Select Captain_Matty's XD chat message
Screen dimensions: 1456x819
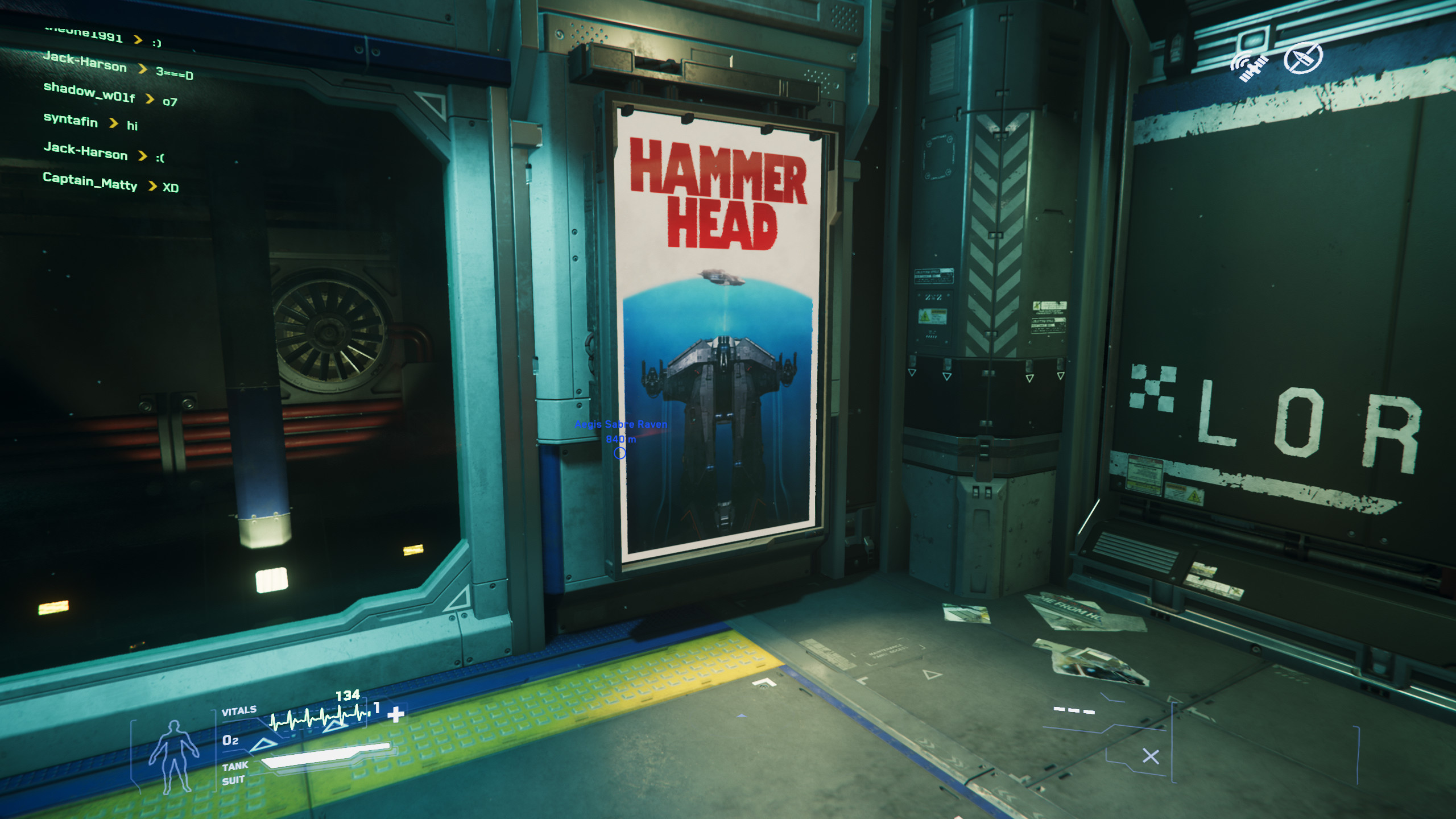point(110,183)
